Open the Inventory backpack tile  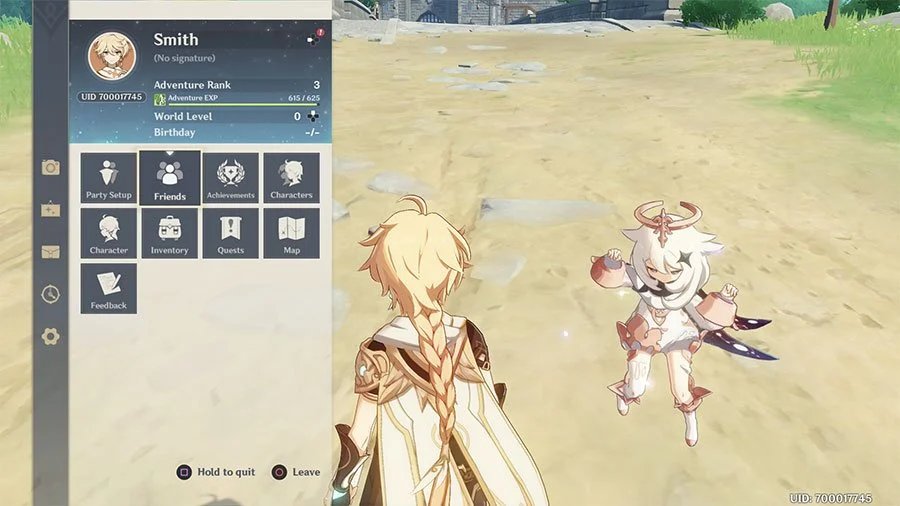point(170,233)
